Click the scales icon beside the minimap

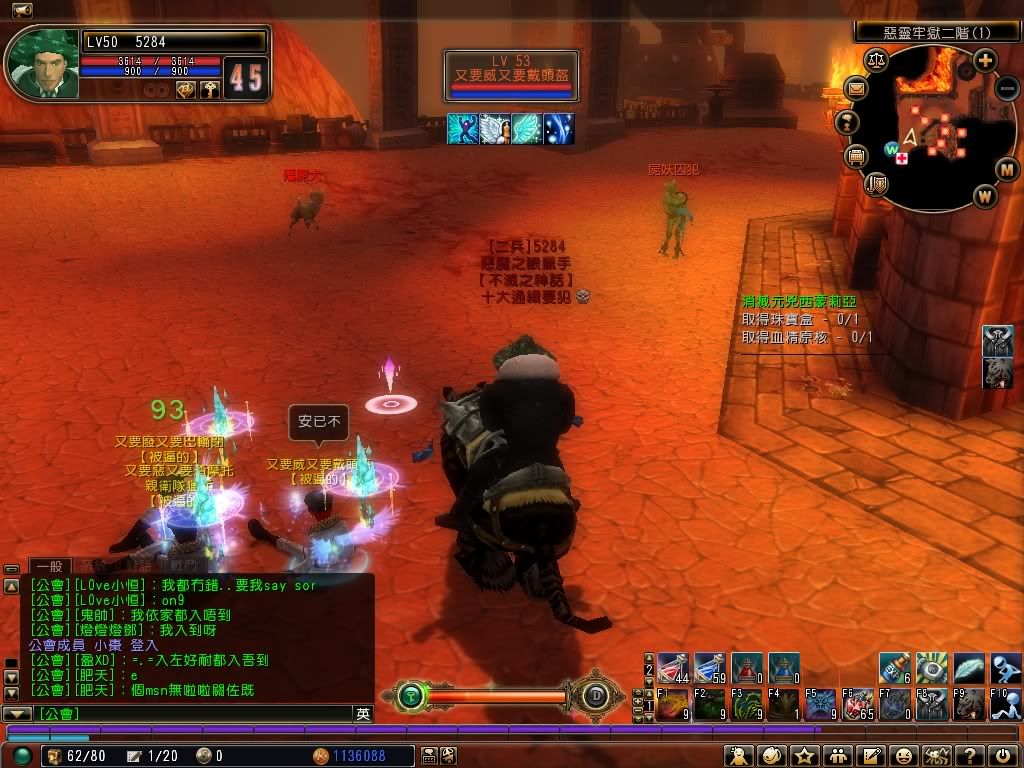[x=878, y=61]
